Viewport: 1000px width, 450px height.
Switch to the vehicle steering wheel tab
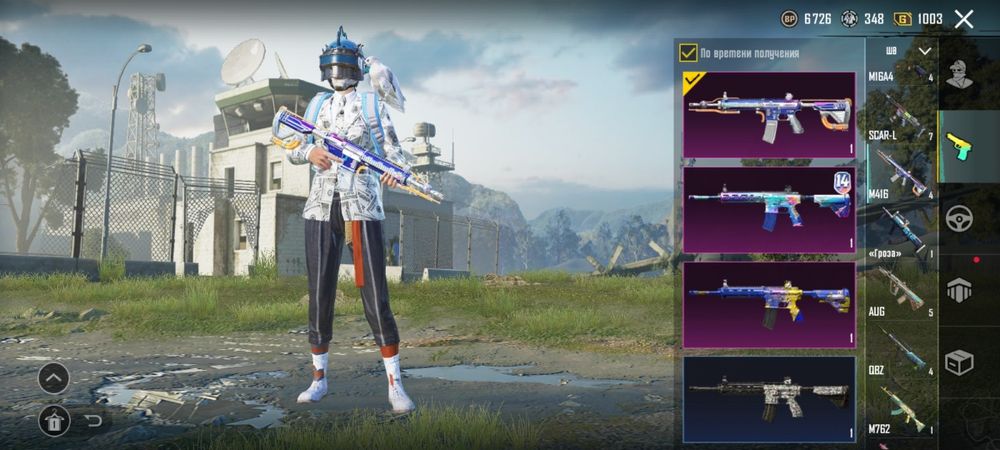point(960,217)
